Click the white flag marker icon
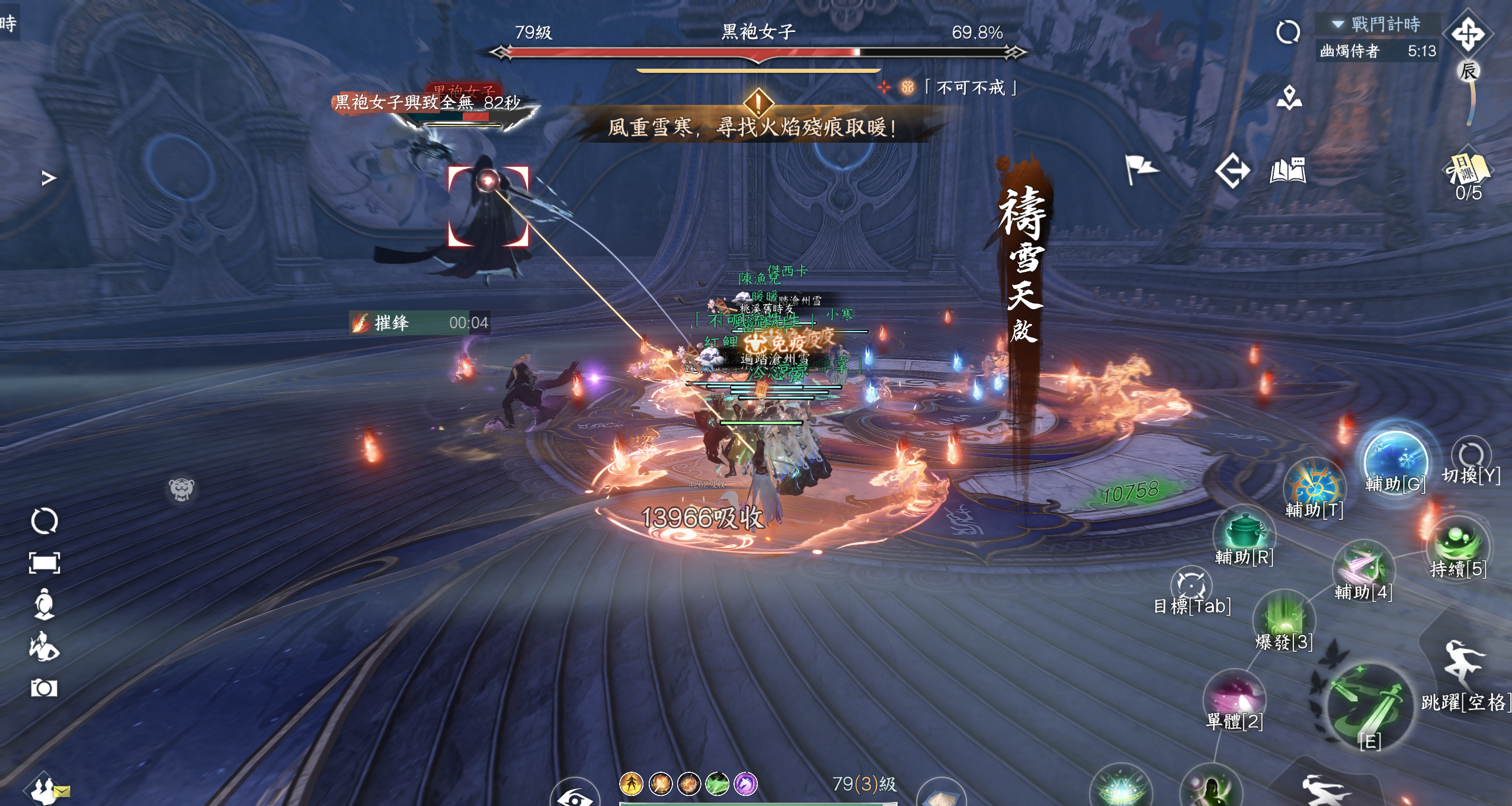The width and height of the screenshot is (1512, 806). (1140, 170)
